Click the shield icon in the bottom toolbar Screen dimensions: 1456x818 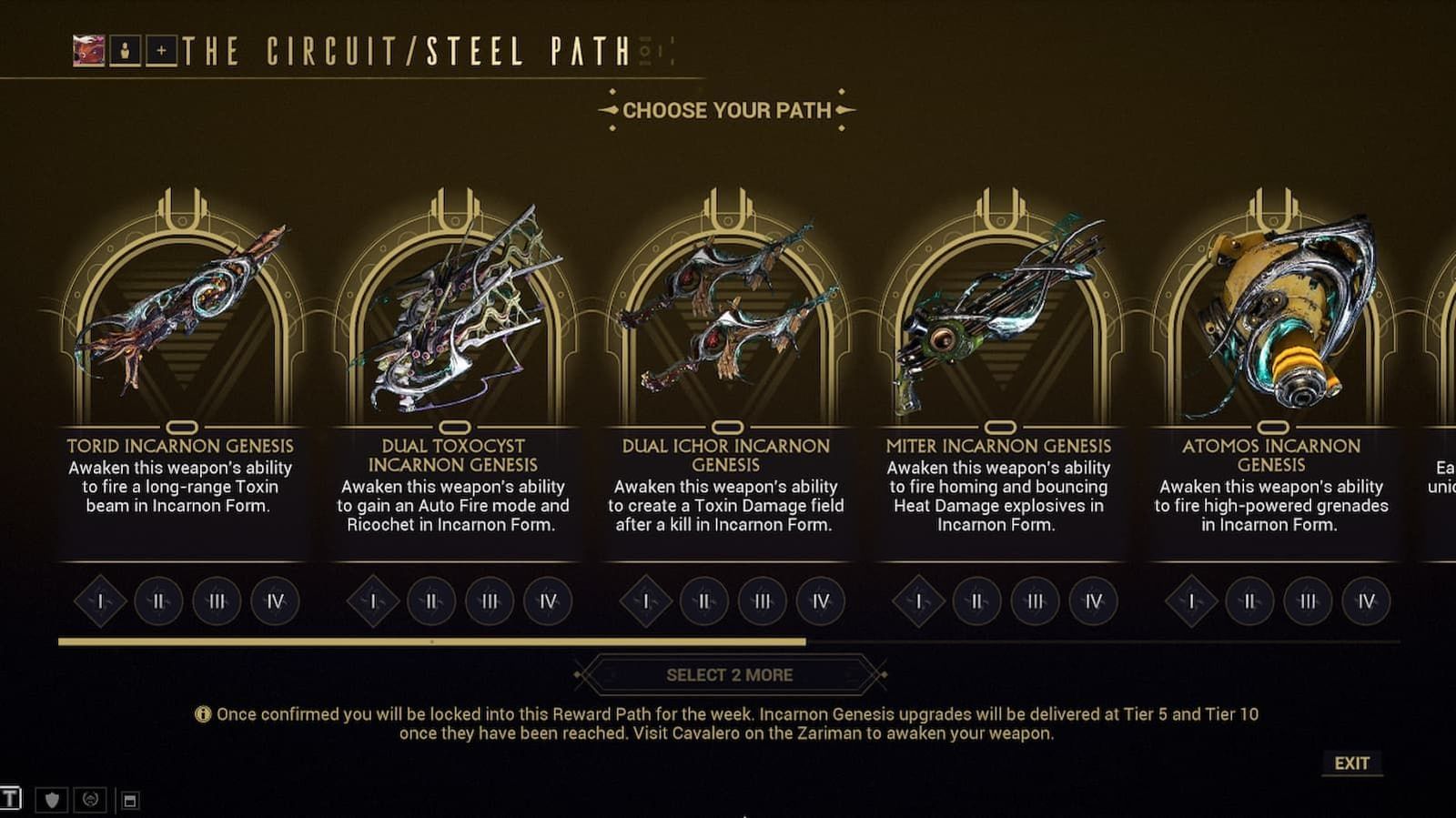[x=52, y=802]
